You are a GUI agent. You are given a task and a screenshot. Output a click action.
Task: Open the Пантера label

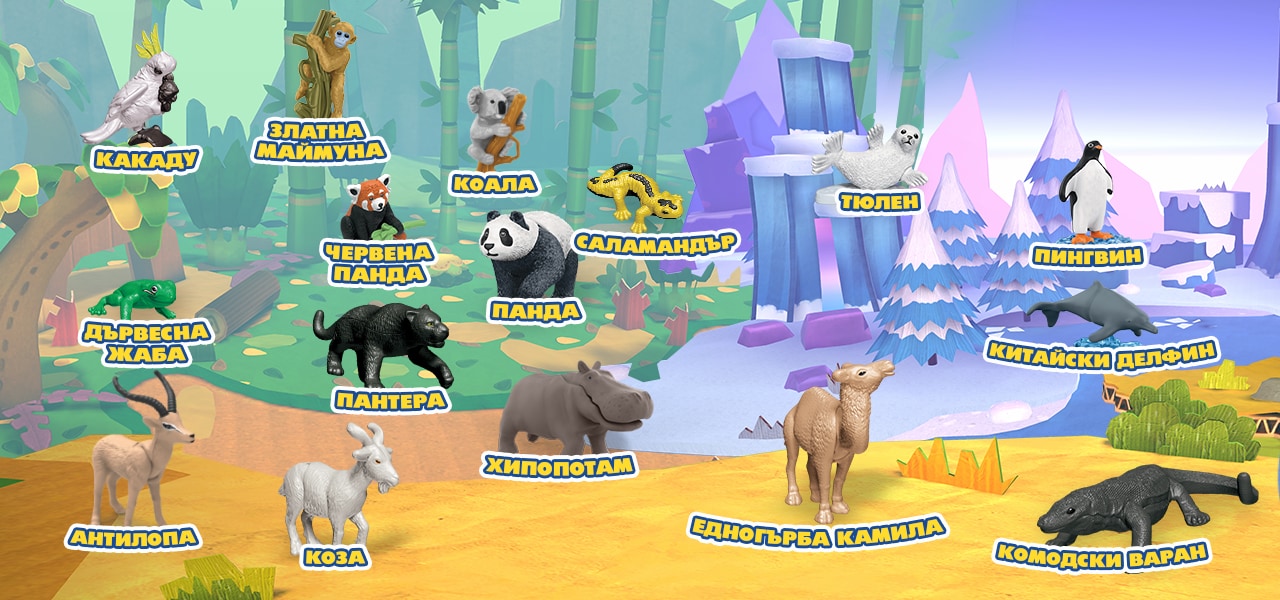(x=391, y=400)
